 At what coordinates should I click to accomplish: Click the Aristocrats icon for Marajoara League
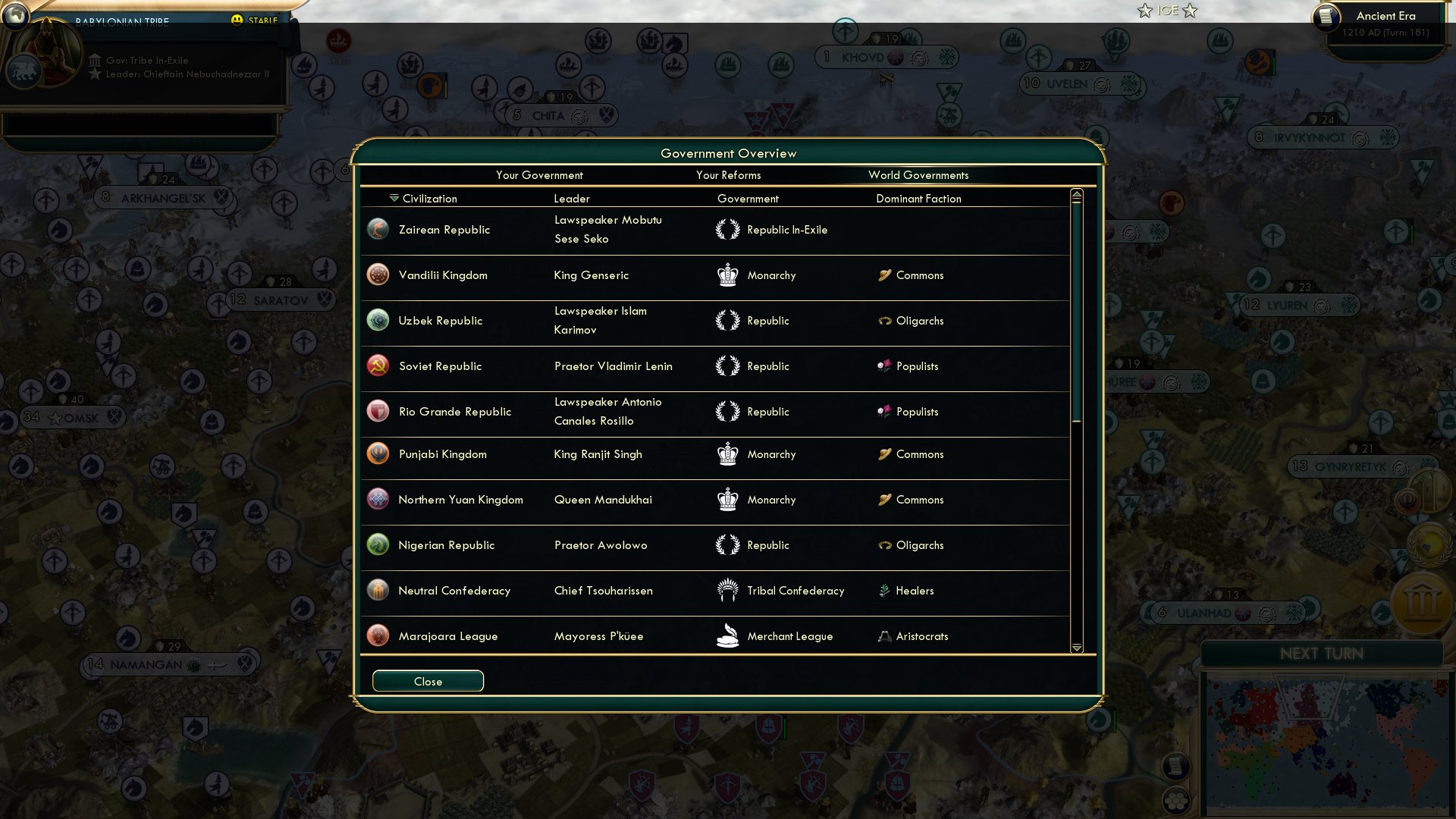click(883, 636)
